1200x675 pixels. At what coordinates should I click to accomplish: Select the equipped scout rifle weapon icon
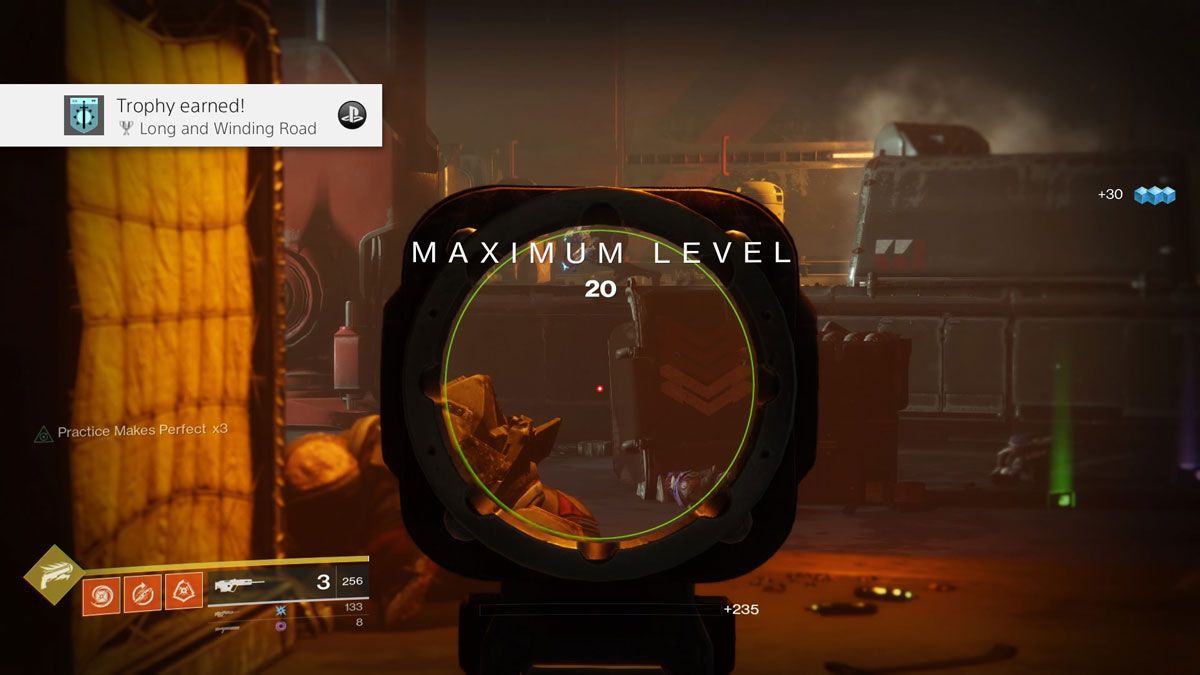point(240,584)
